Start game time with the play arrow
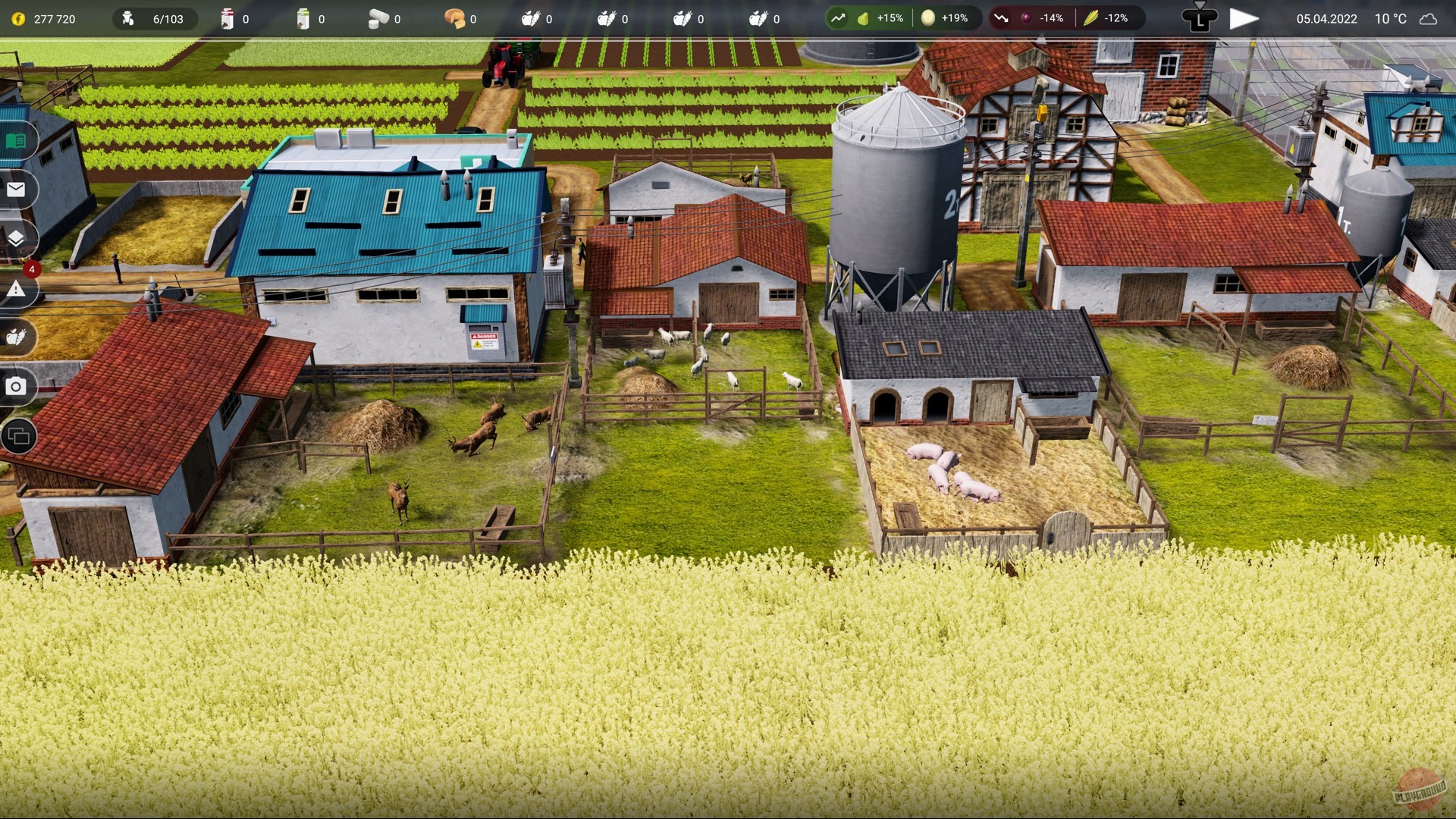 1243,17
